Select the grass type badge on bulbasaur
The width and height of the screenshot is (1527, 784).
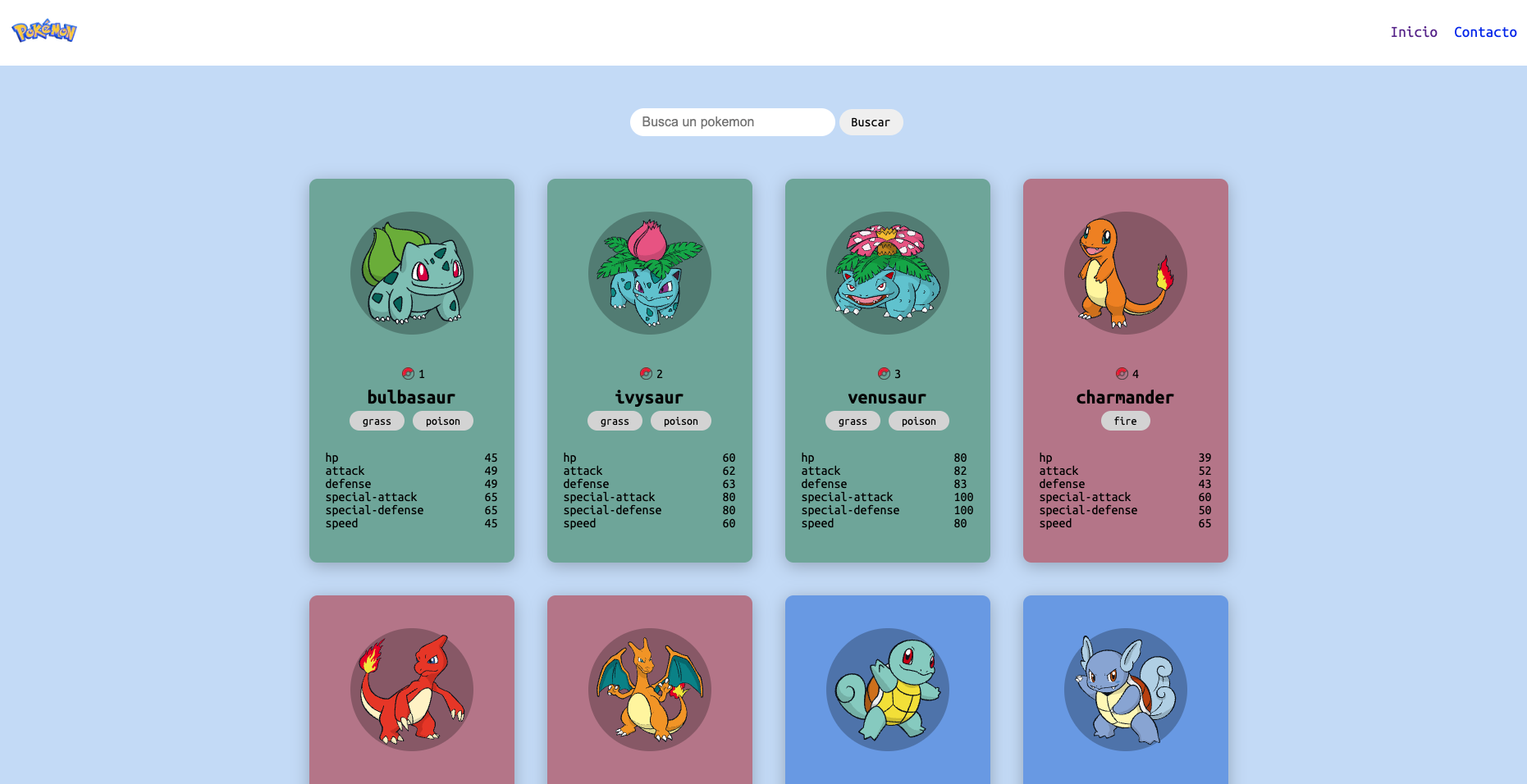click(377, 421)
